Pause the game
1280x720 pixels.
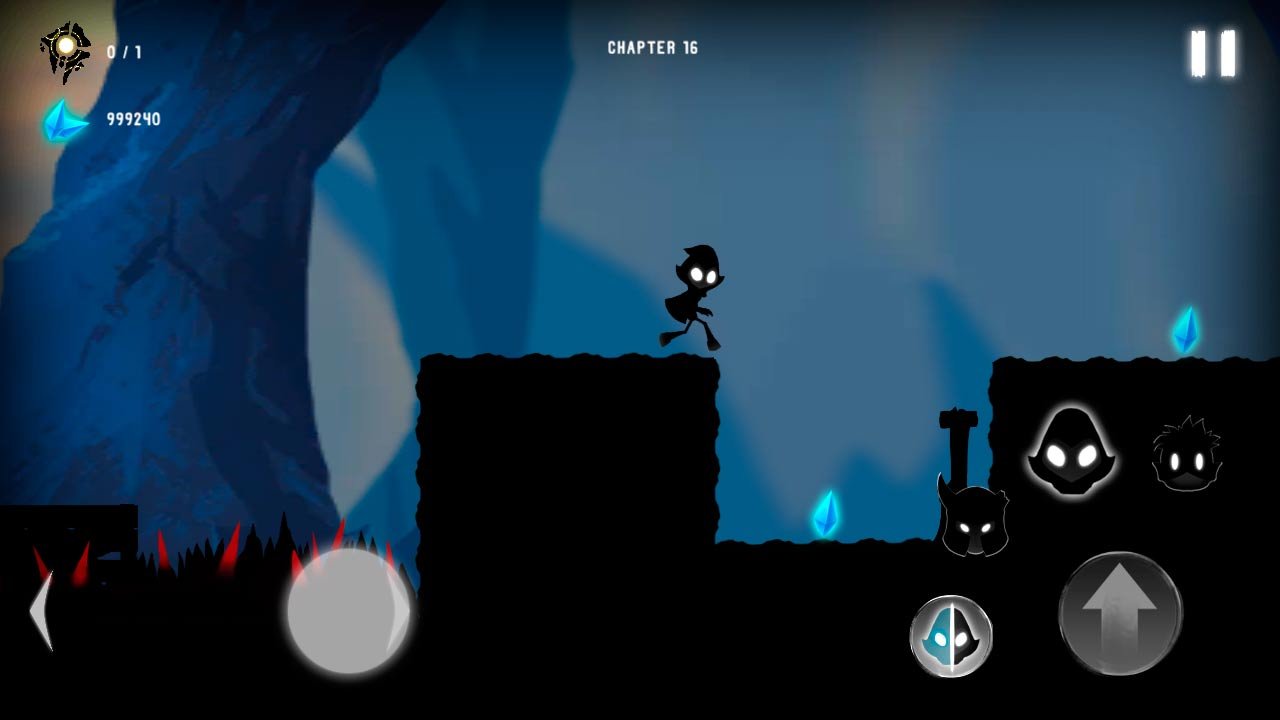pos(1213,53)
